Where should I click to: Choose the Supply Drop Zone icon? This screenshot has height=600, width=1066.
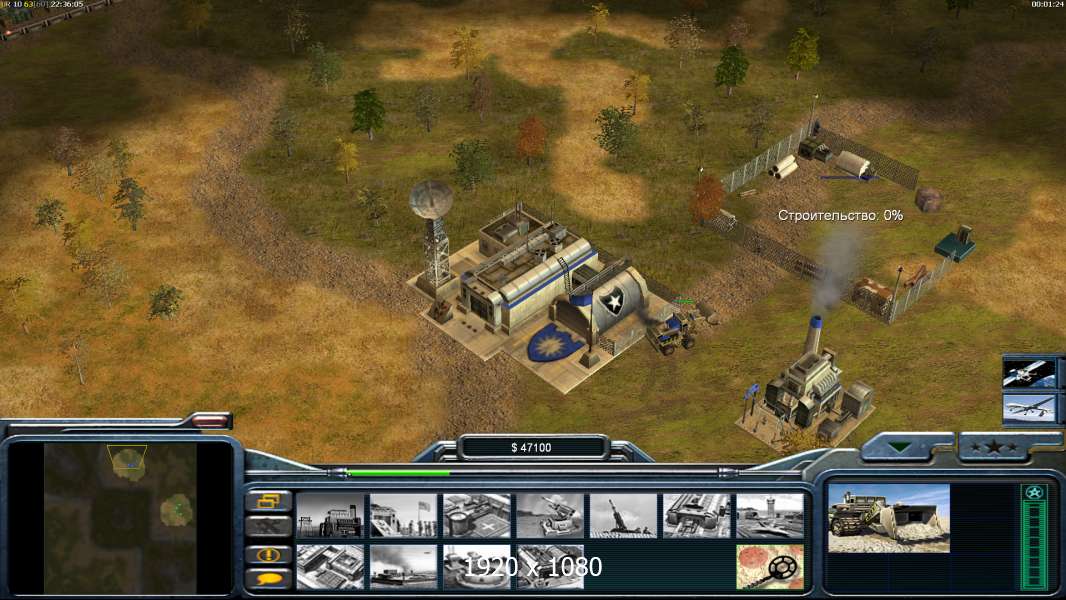tap(403, 565)
